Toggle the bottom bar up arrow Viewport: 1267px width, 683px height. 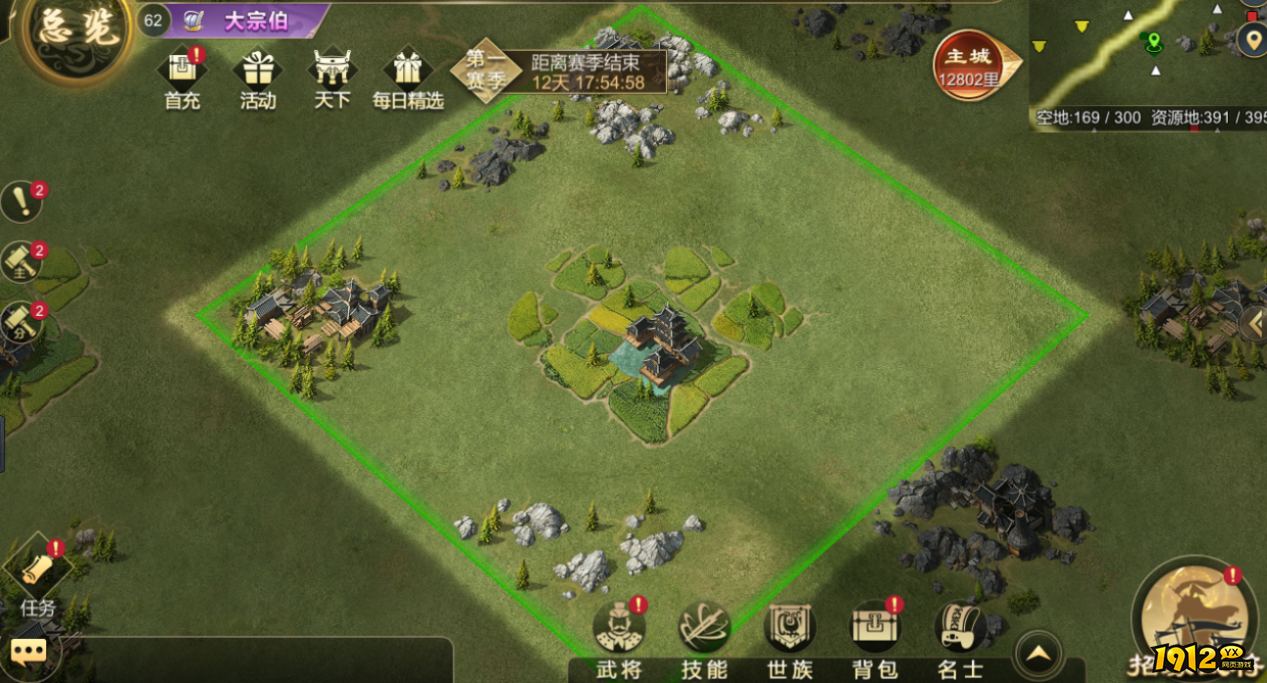click(1039, 655)
